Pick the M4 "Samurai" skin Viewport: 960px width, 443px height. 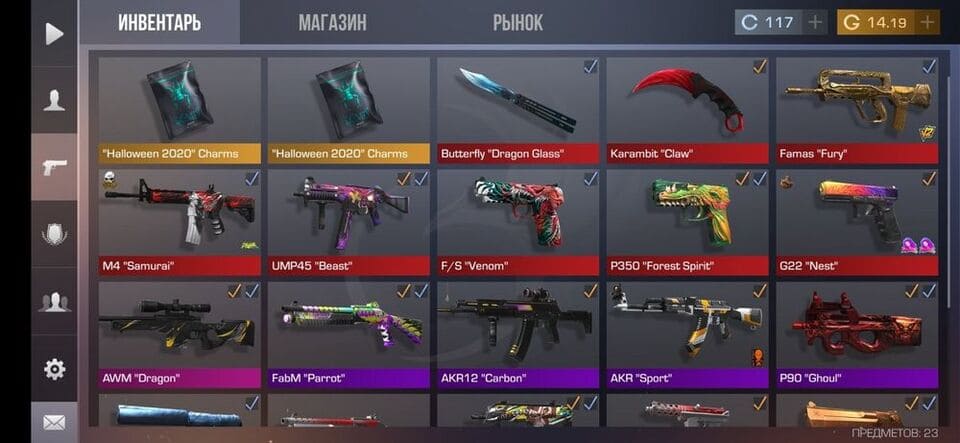pos(180,220)
